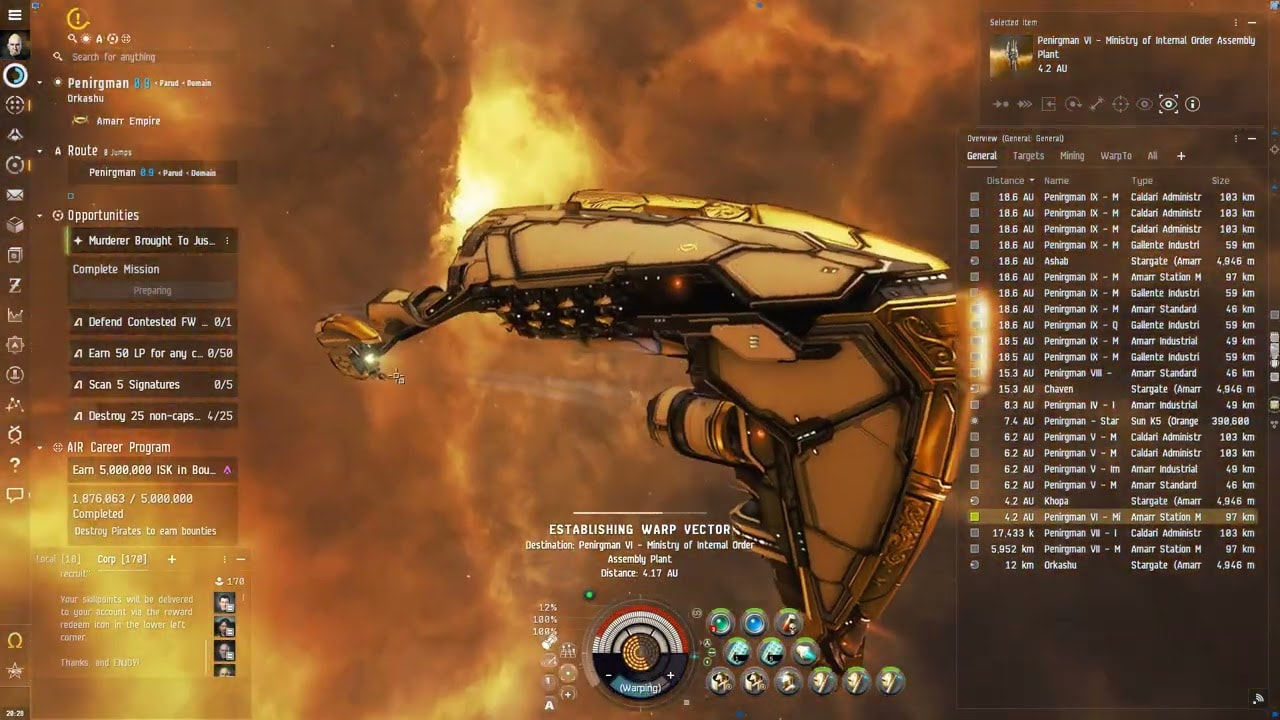Sort overview by Distance column
This screenshot has width=1280, height=720.
(x=1009, y=181)
